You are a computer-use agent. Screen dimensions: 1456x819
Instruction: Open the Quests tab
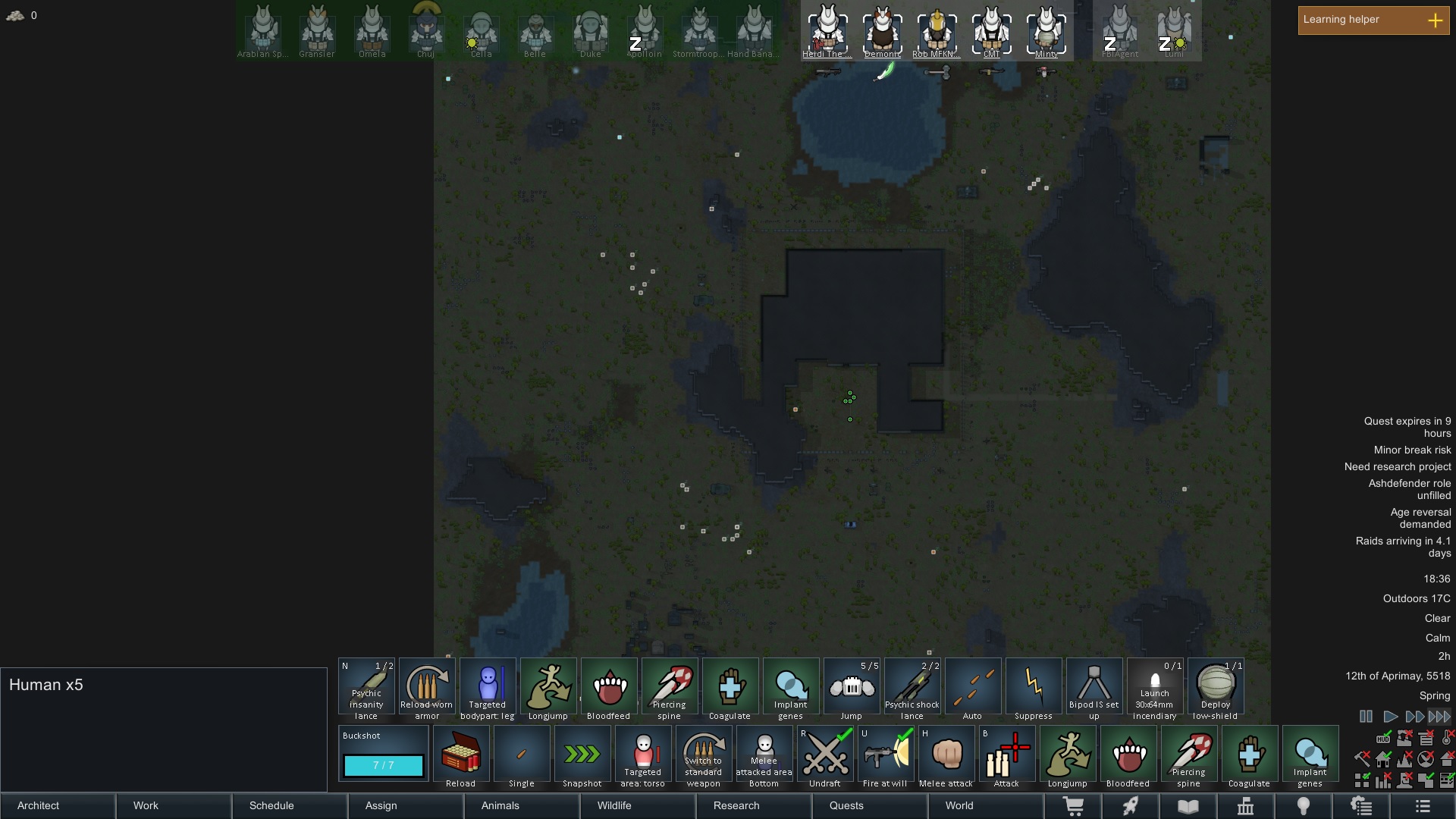pyautogui.click(x=869, y=805)
